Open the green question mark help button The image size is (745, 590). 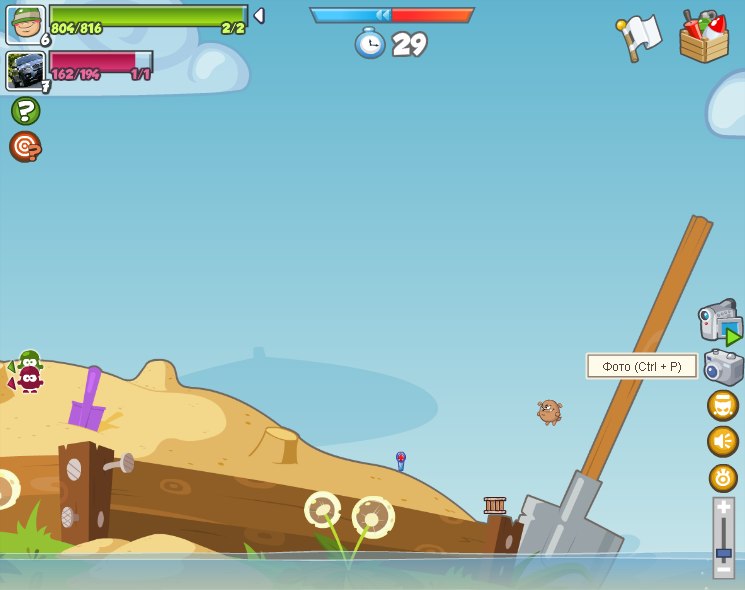click(25, 110)
